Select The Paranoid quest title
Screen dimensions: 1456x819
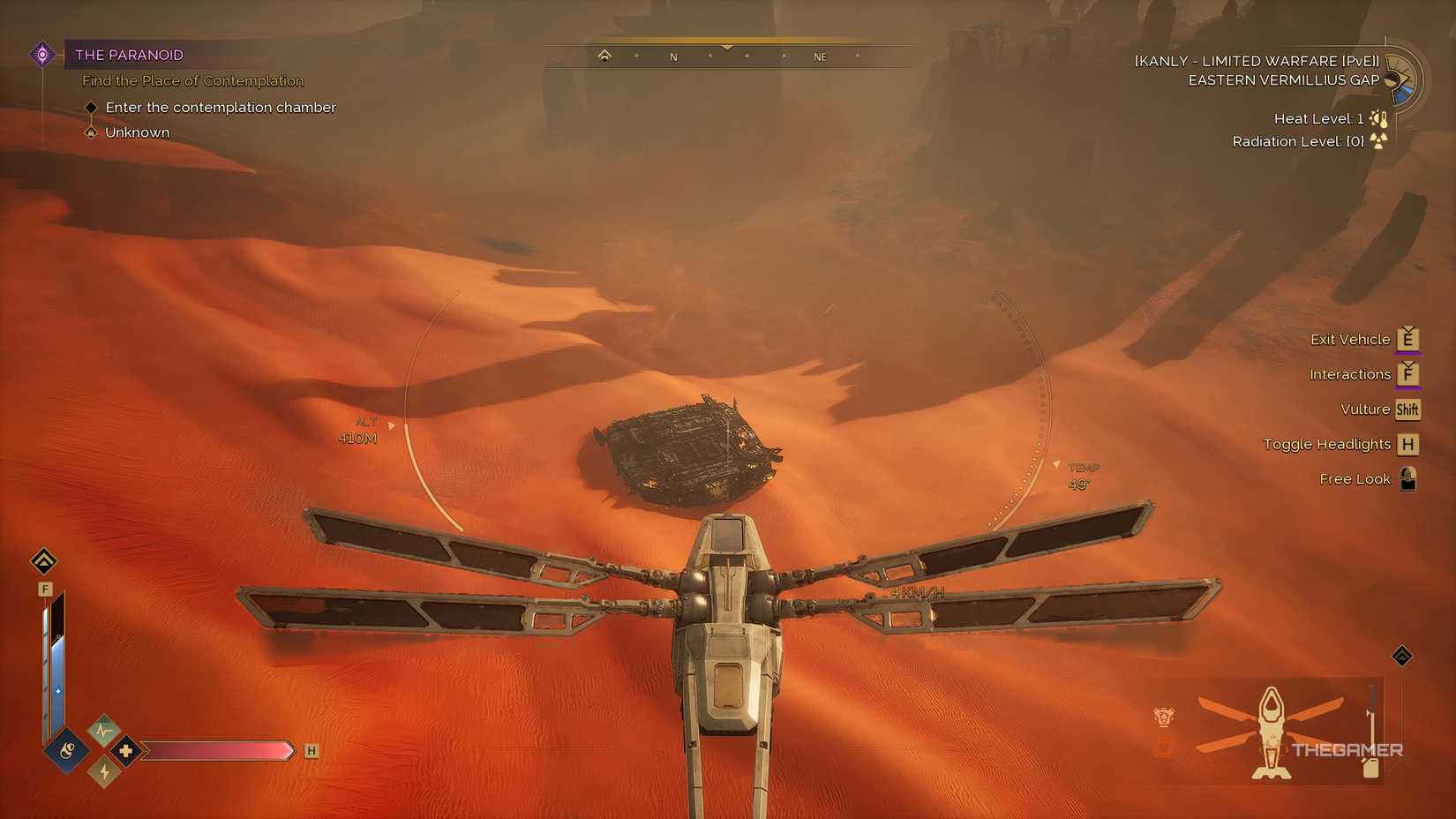coord(129,55)
